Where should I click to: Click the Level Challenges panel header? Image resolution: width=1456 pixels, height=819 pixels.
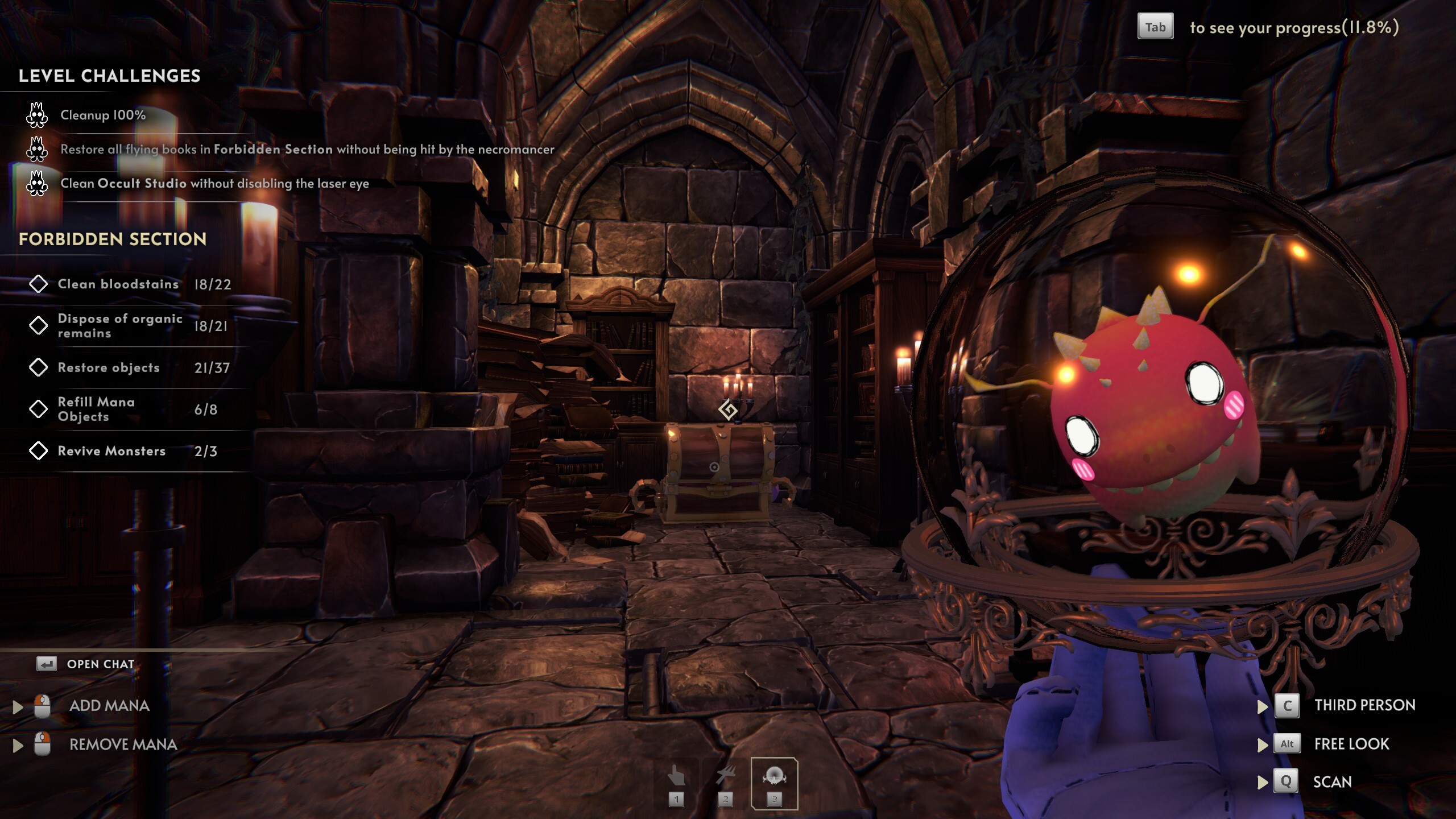[110, 76]
